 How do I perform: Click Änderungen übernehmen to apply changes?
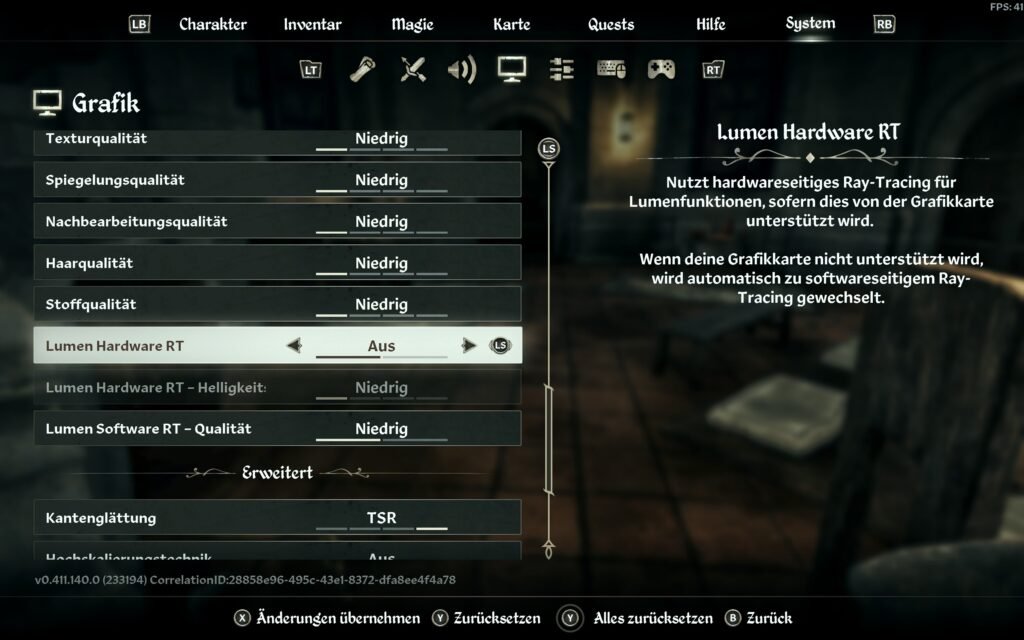click(338, 618)
